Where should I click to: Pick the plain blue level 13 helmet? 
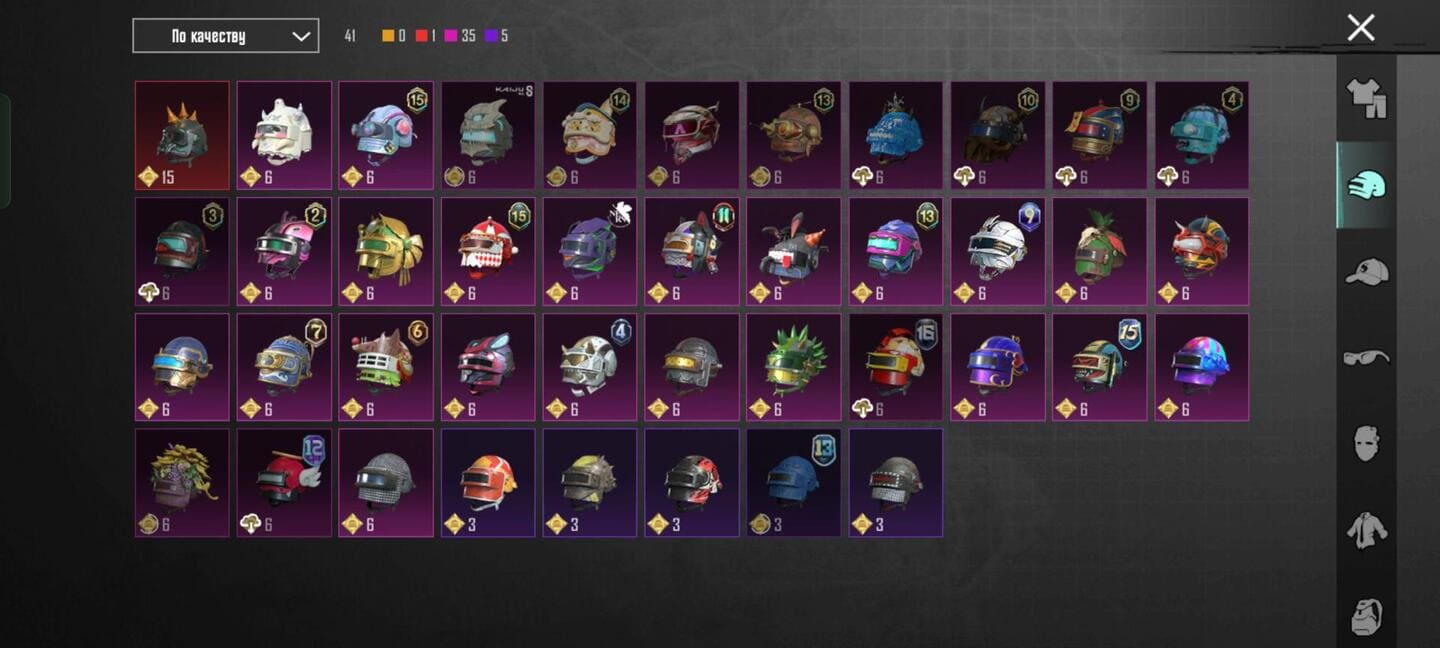click(794, 483)
